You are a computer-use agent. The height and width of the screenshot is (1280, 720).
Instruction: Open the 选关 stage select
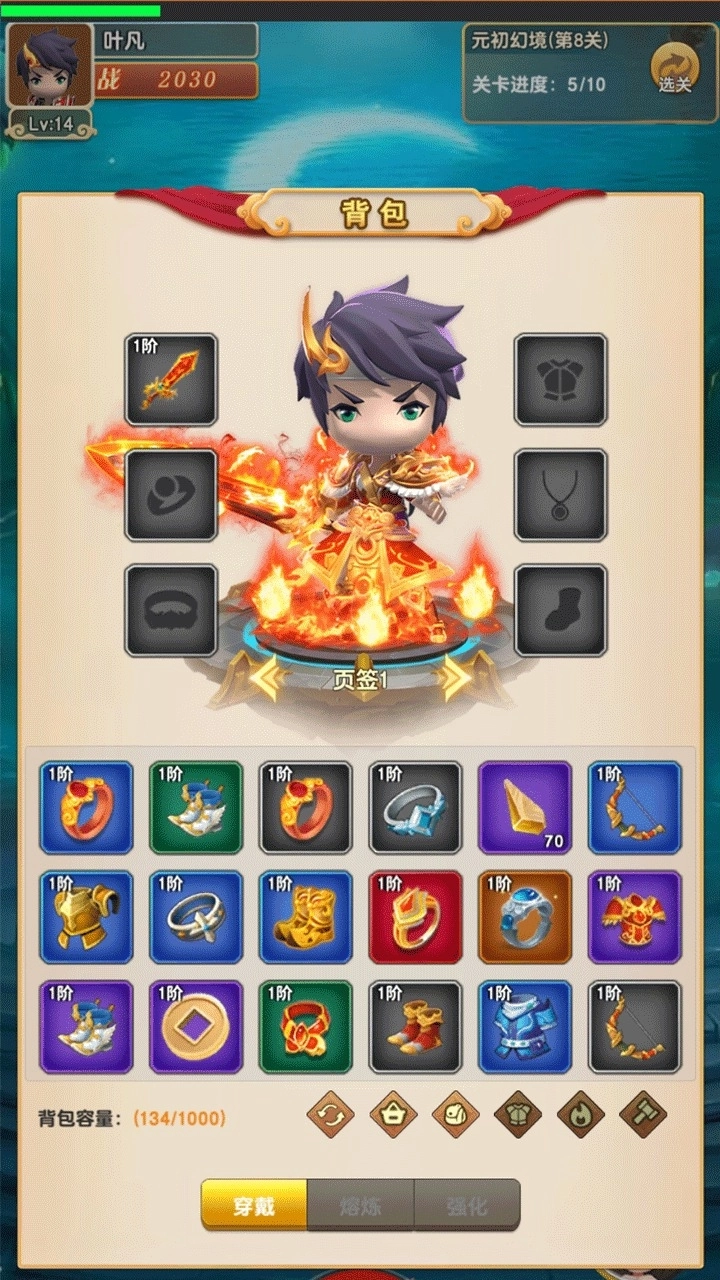(x=674, y=70)
